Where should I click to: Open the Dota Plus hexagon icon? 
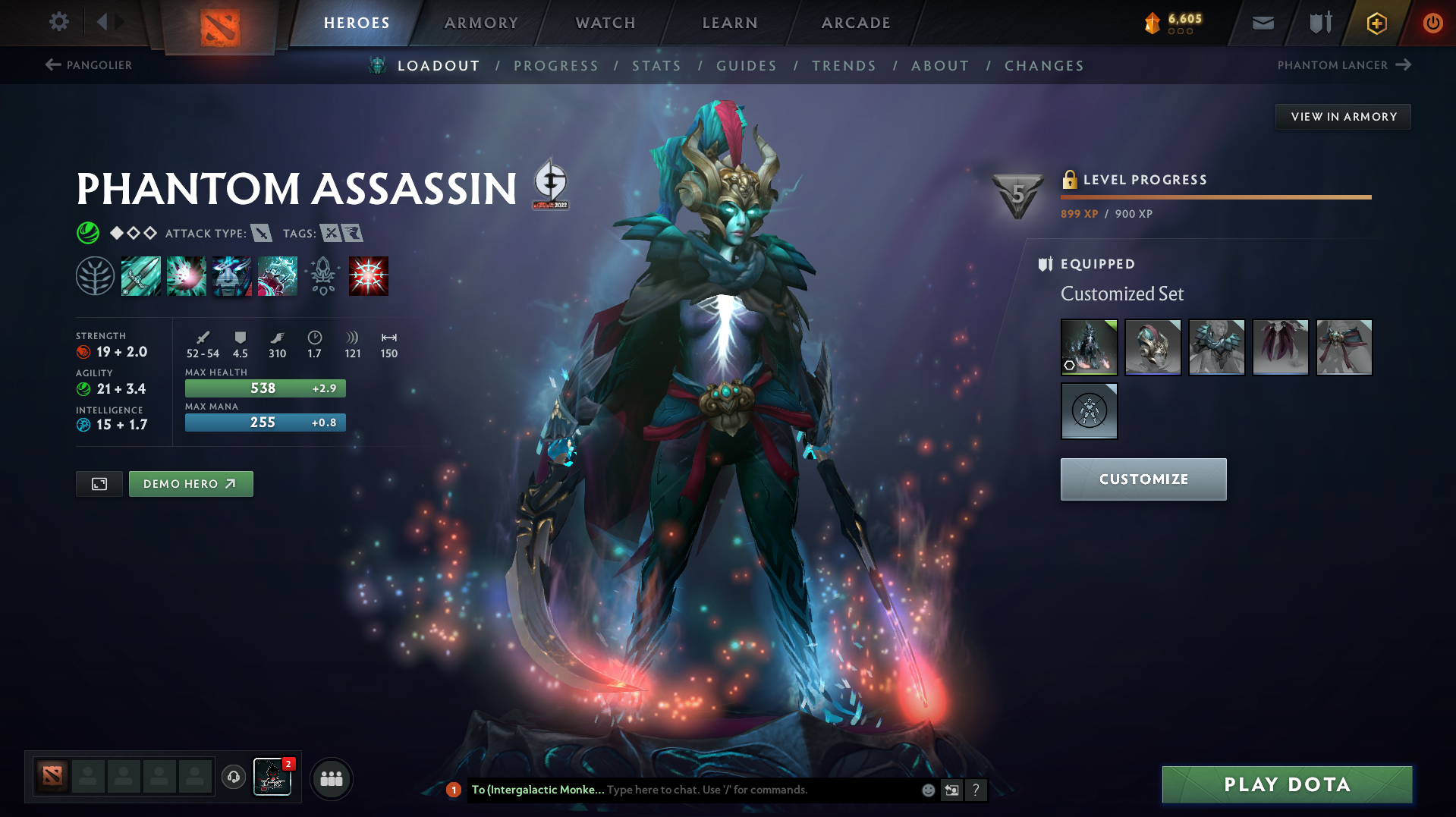coord(1376,23)
